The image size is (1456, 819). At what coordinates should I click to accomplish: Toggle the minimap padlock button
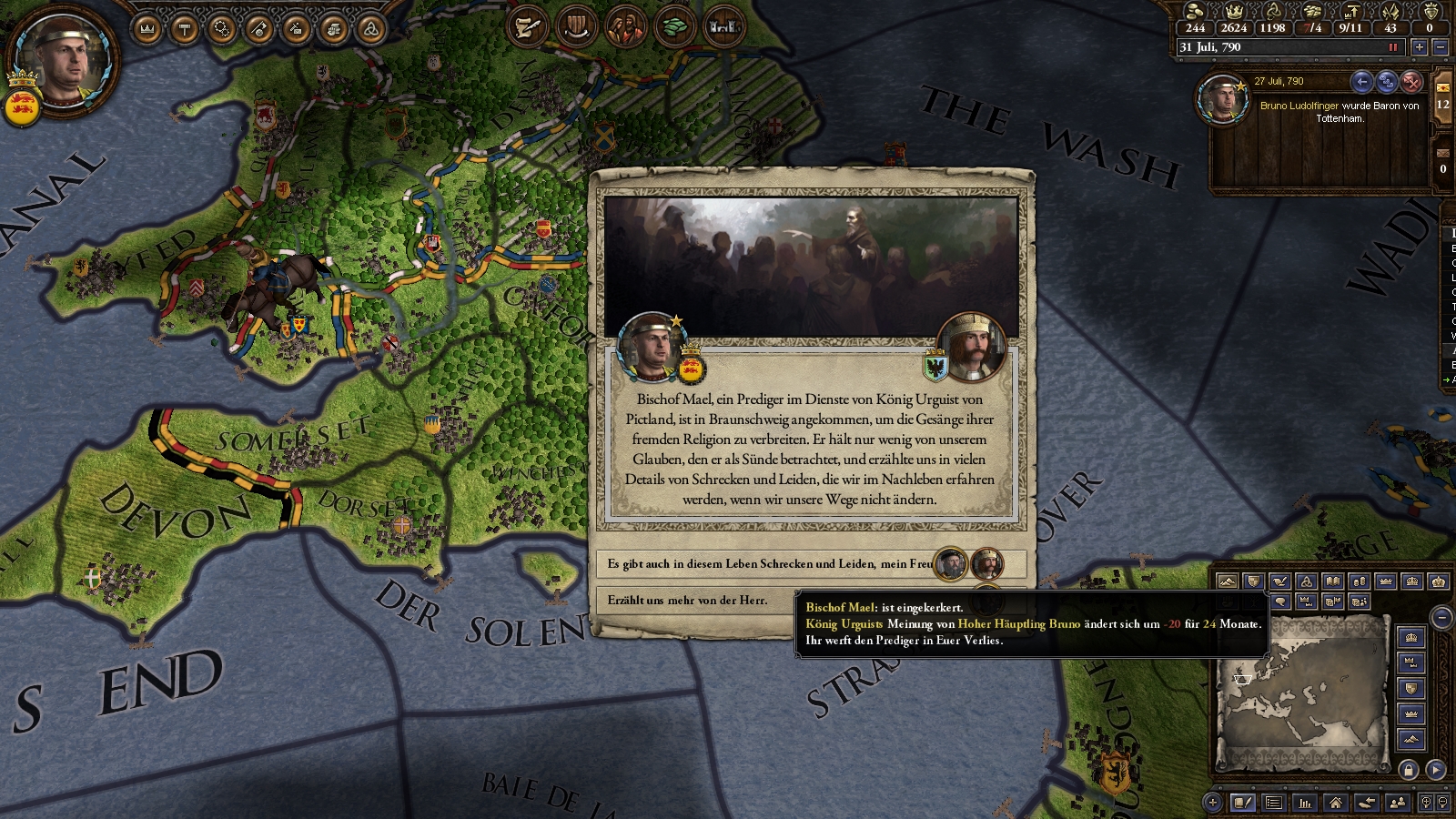click(x=1409, y=770)
